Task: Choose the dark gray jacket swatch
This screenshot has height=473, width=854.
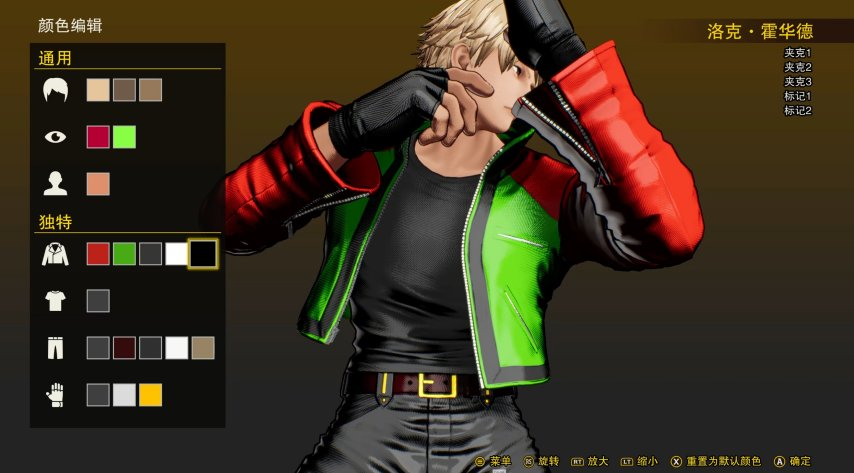Action: pos(150,253)
